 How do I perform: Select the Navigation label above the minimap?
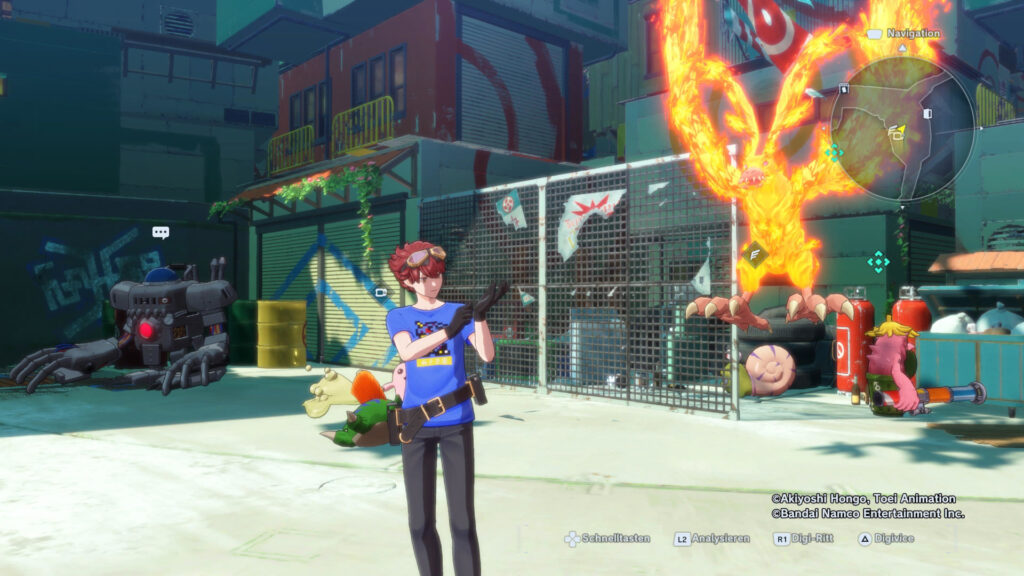tap(913, 33)
